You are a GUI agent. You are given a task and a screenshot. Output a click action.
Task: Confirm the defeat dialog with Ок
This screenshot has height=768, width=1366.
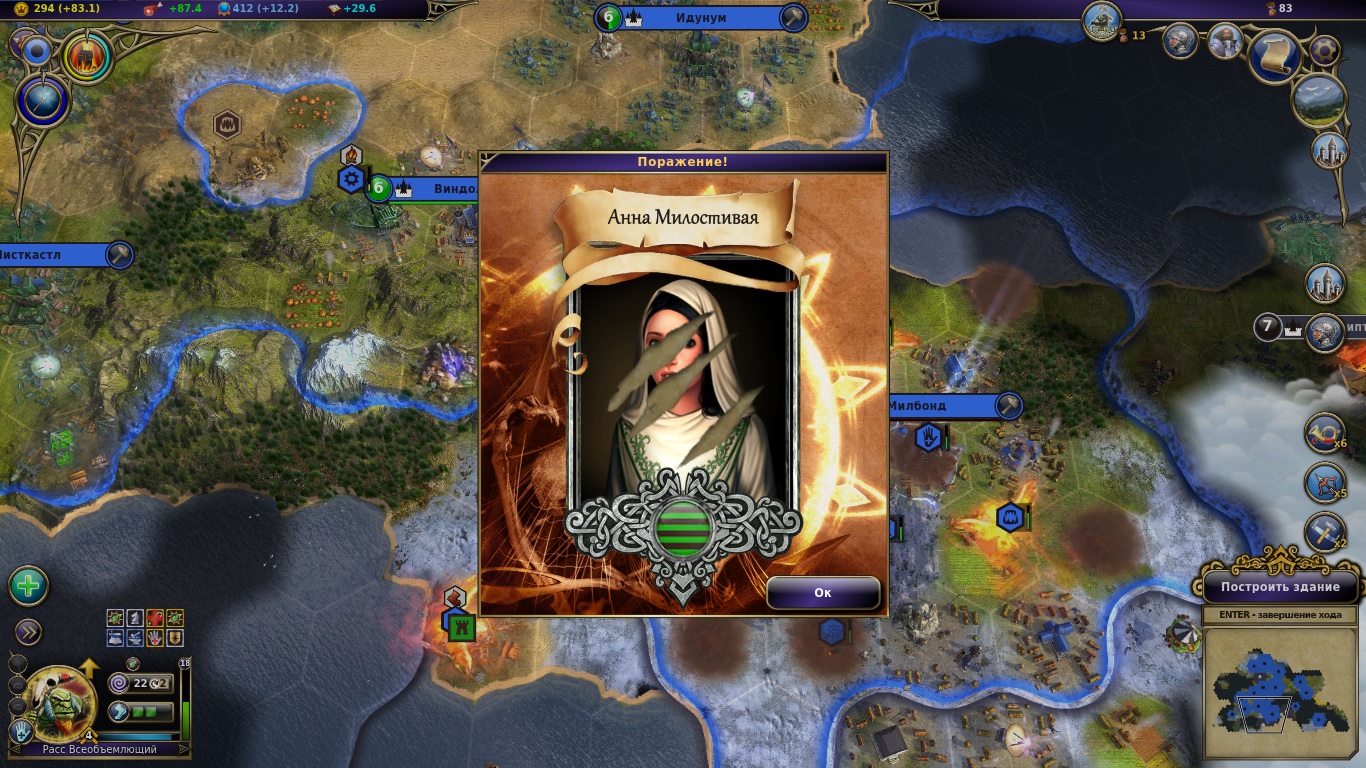pyautogui.click(x=823, y=592)
